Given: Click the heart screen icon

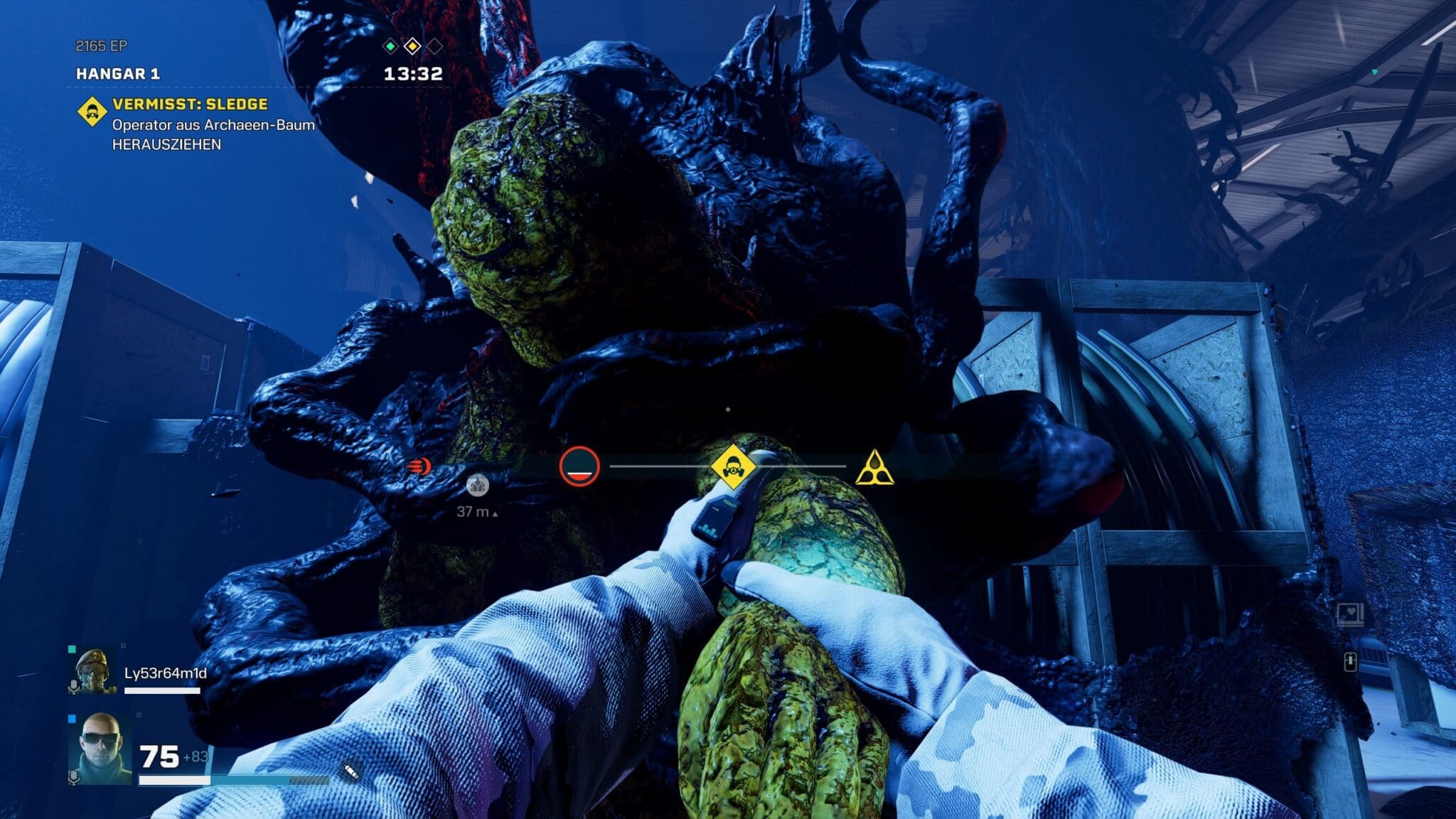Looking at the screenshot, I should pos(1349,614).
